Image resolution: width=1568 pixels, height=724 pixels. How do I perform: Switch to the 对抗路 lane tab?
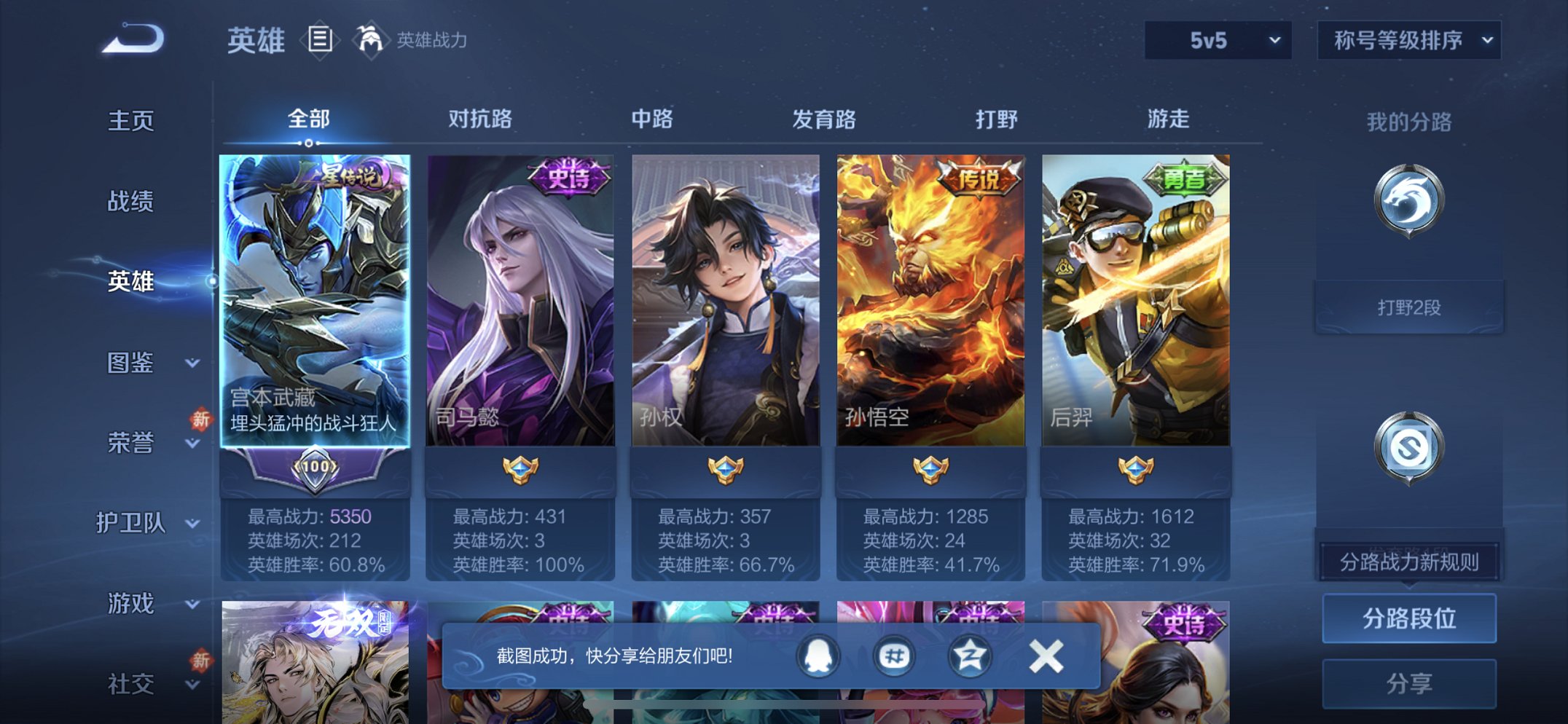(x=481, y=119)
